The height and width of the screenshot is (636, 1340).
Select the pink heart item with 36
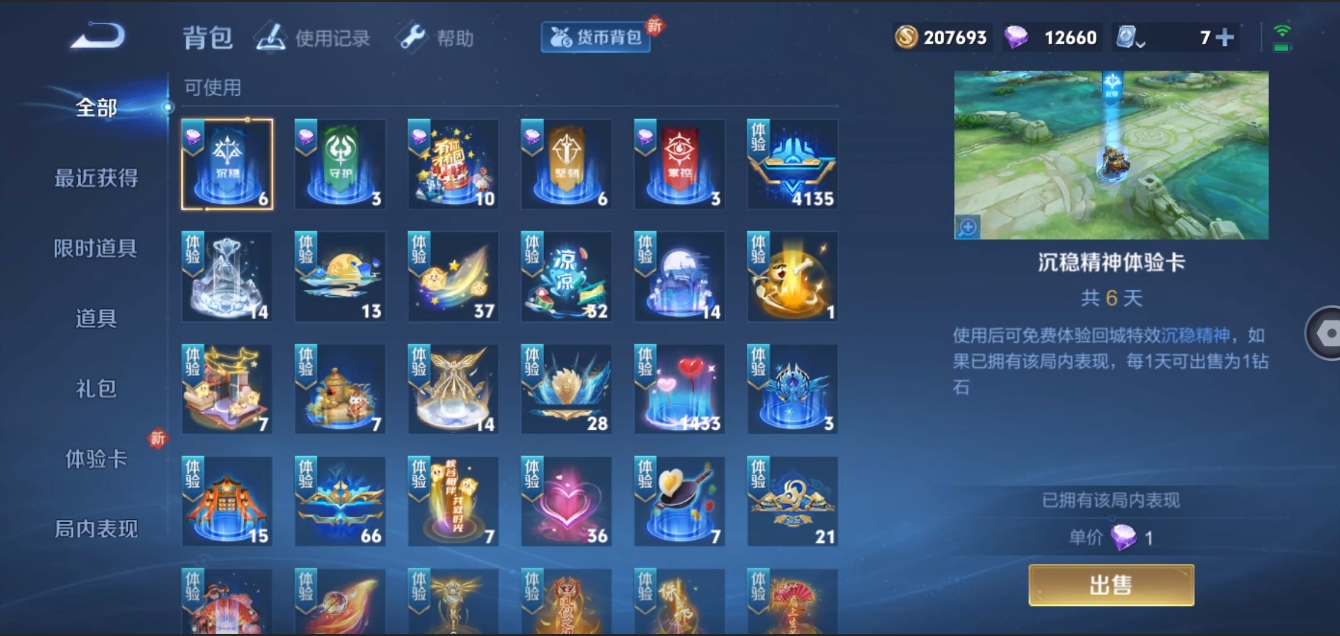coord(566,502)
